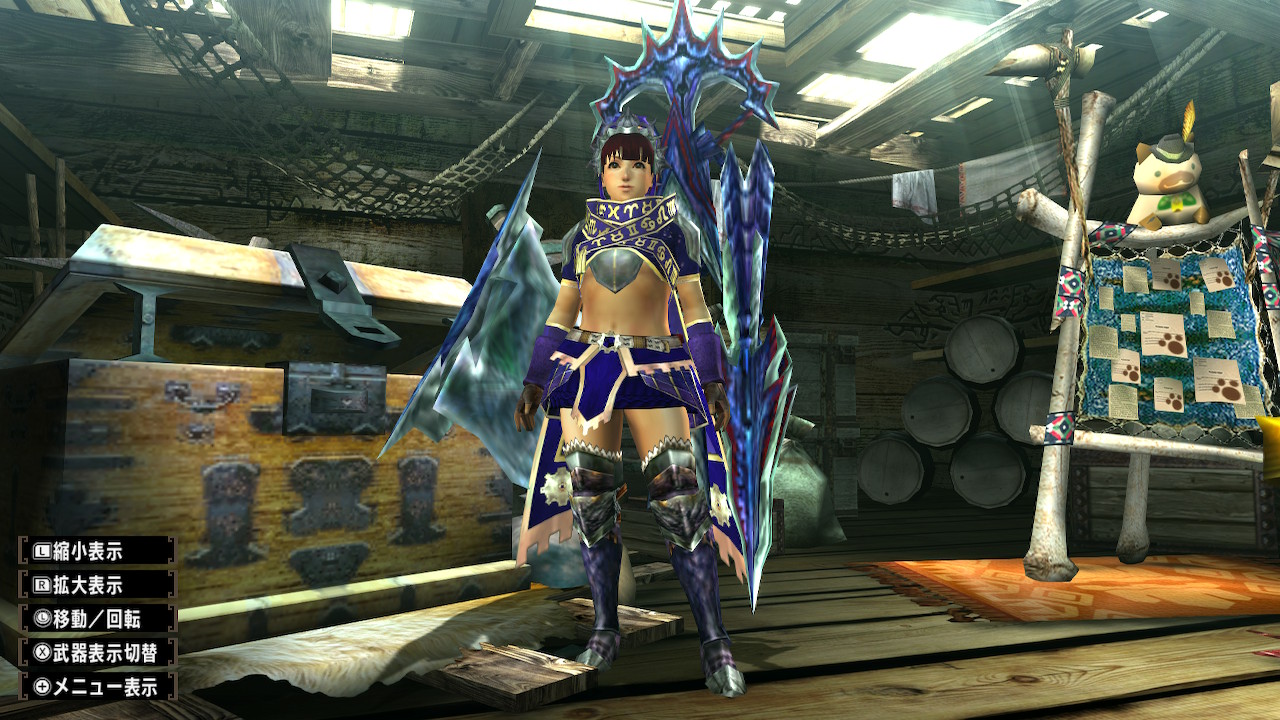This screenshot has height=720, width=1280.
Task: Toggle weapon visibility via 武器表示切替
Action: (100, 650)
